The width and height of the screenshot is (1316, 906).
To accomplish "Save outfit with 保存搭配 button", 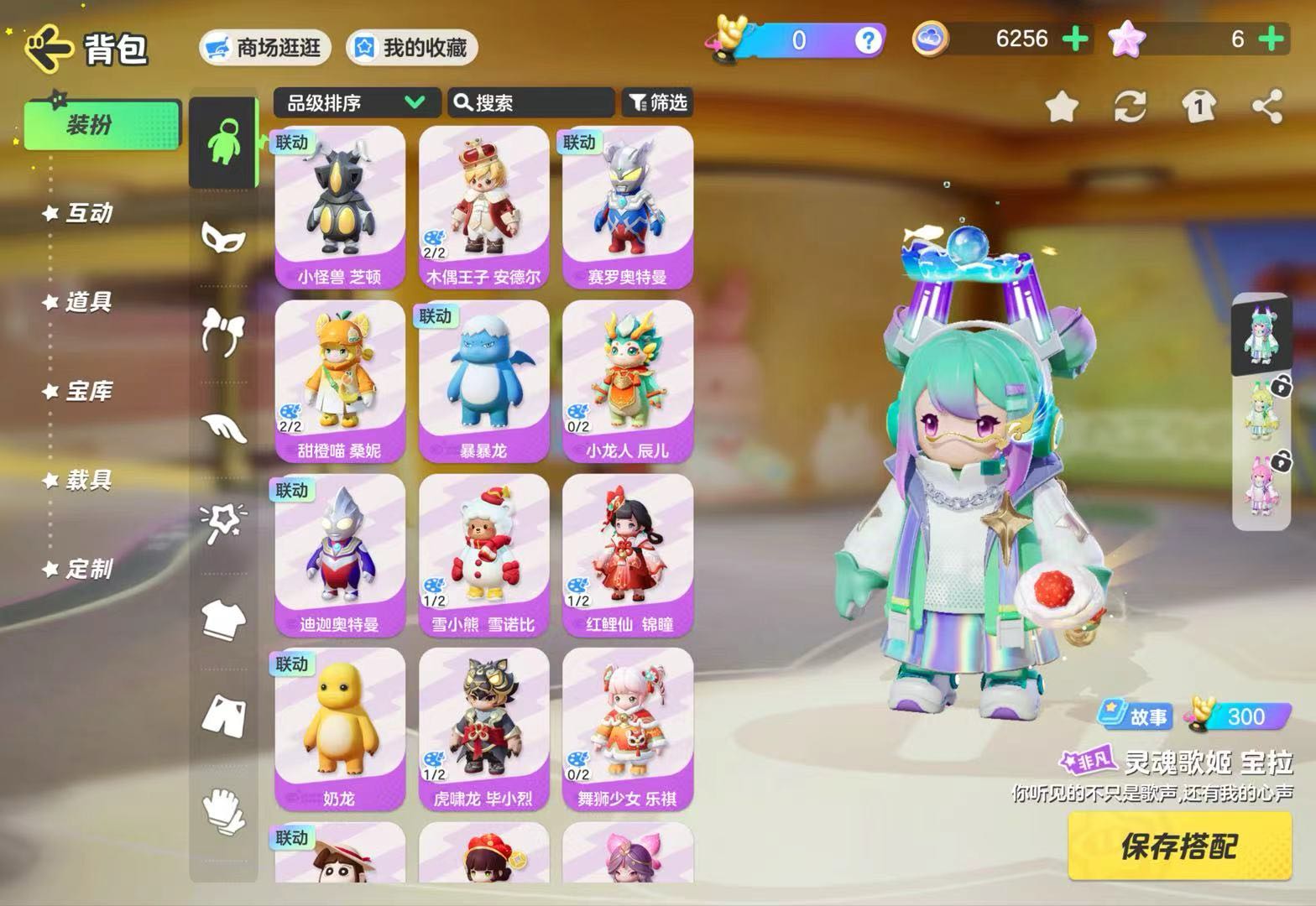I will [x=1179, y=846].
